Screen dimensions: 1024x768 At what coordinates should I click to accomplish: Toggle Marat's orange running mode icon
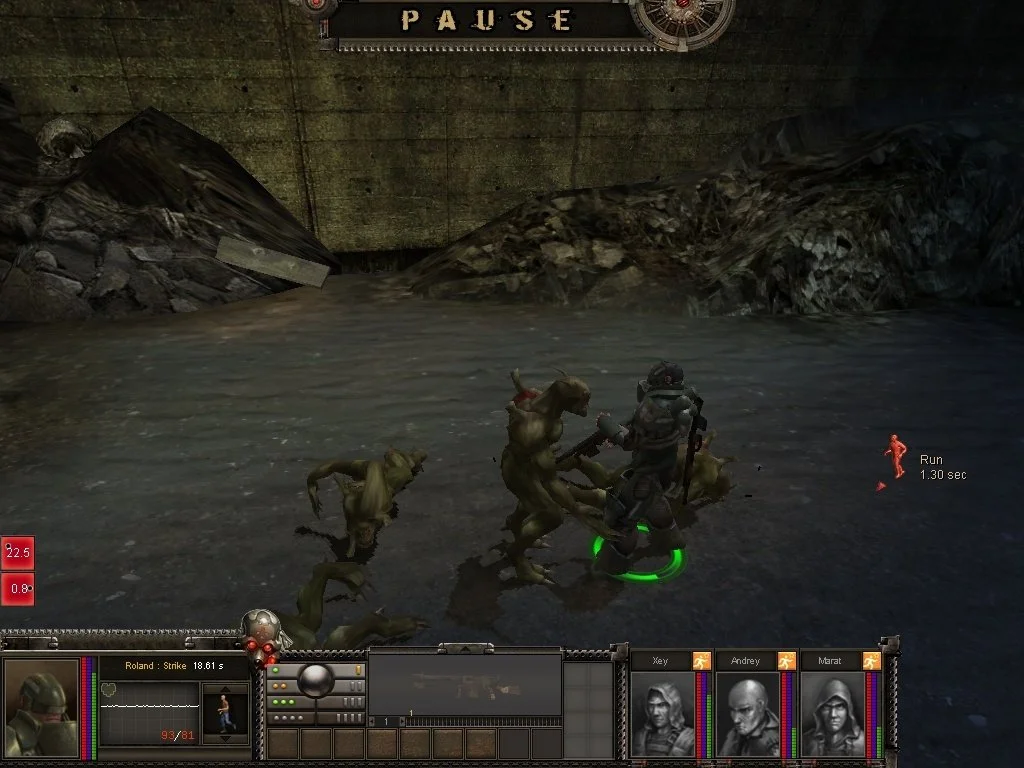(871, 661)
